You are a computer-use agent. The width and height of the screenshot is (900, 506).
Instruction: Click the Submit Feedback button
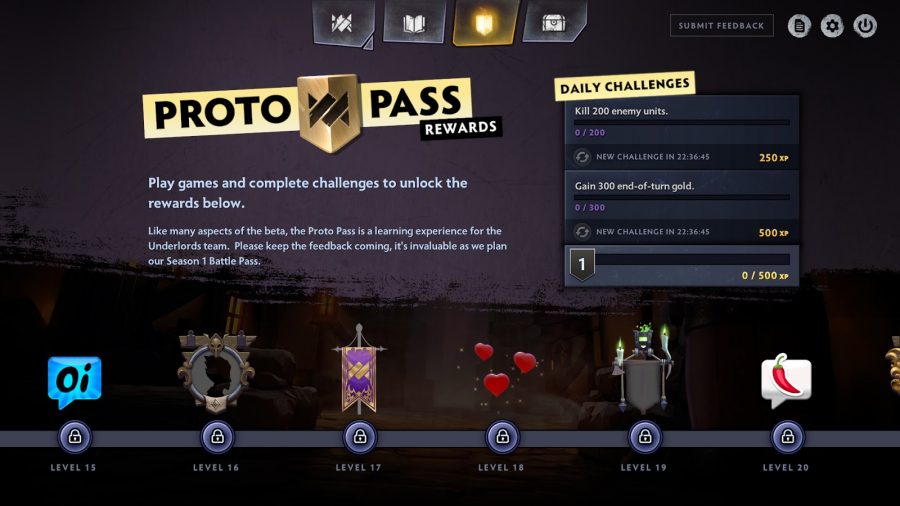click(721, 26)
